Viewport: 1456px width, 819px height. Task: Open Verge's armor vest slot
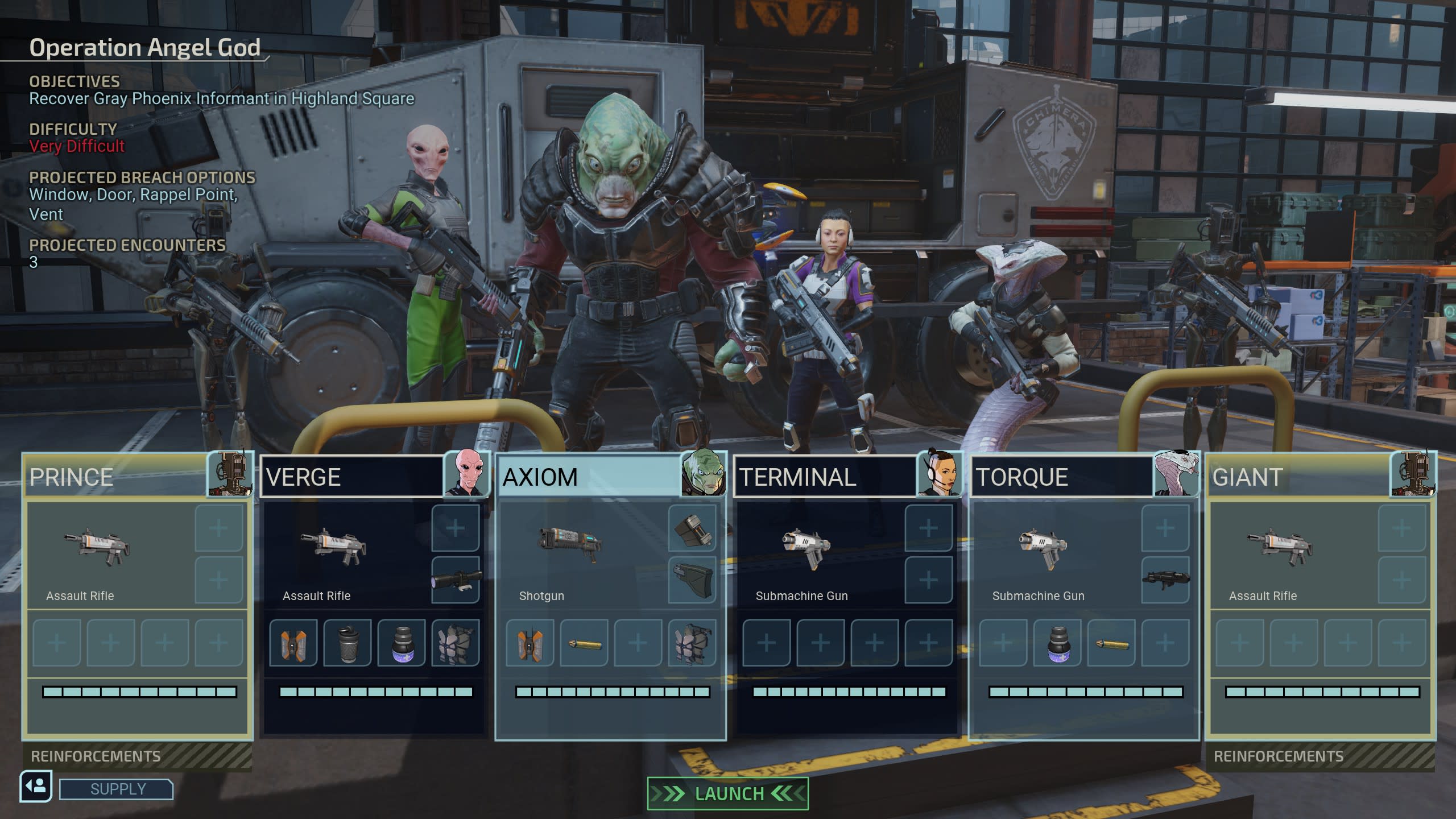click(456, 643)
